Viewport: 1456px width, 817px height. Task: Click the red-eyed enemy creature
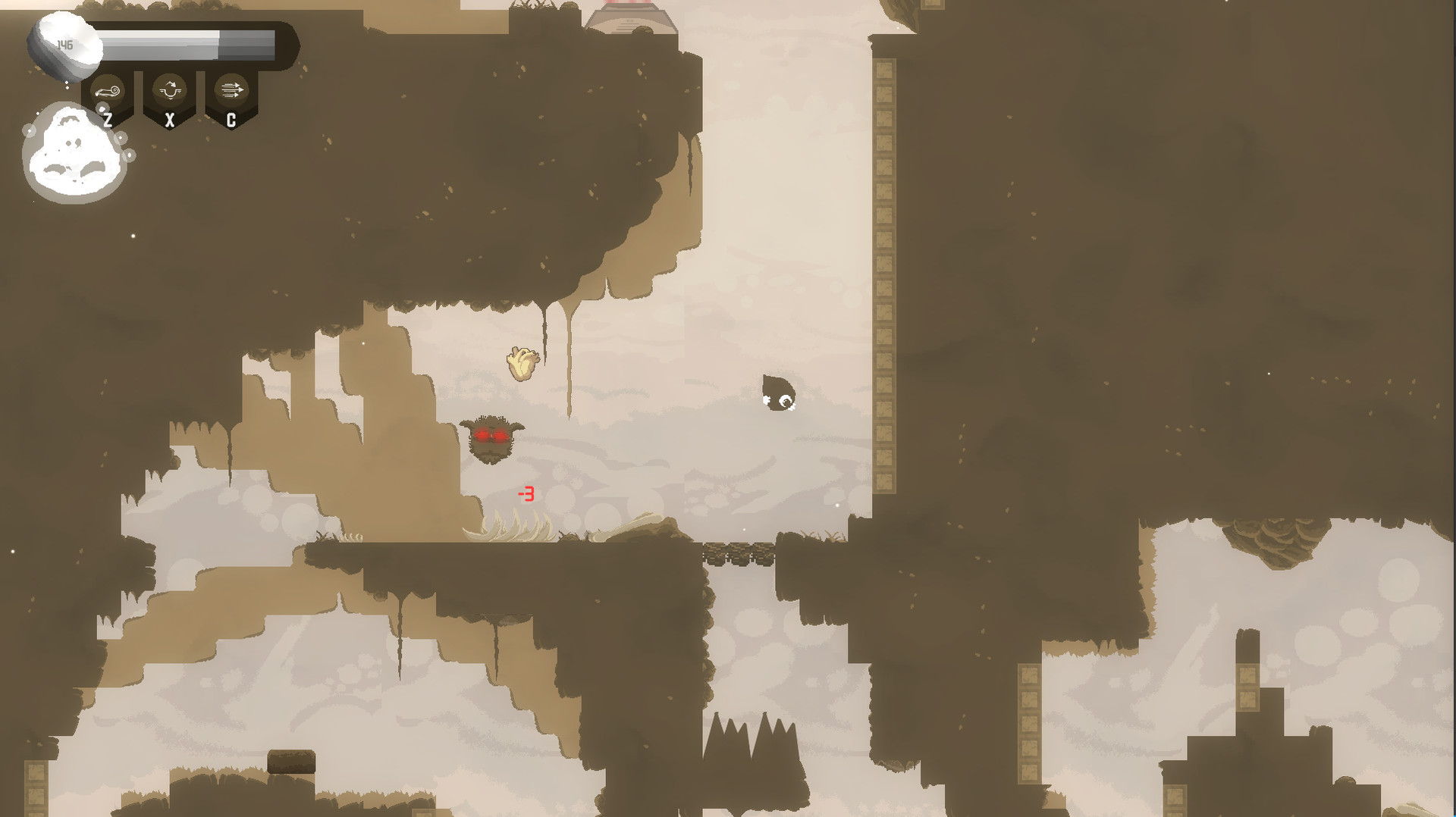tap(493, 440)
